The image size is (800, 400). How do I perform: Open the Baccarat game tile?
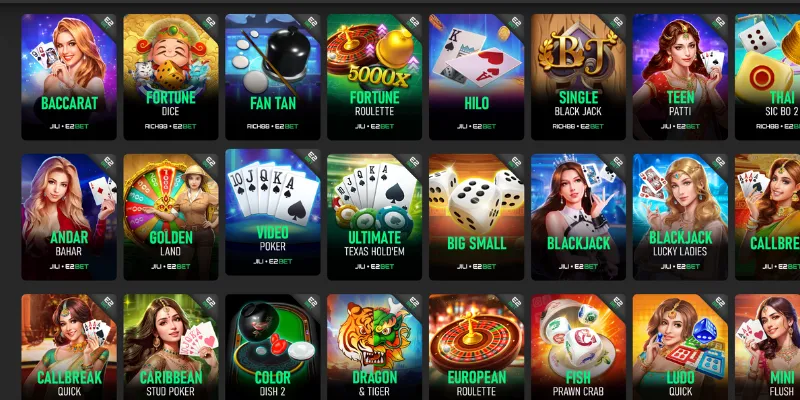pyautogui.click(x=67, y=75)
